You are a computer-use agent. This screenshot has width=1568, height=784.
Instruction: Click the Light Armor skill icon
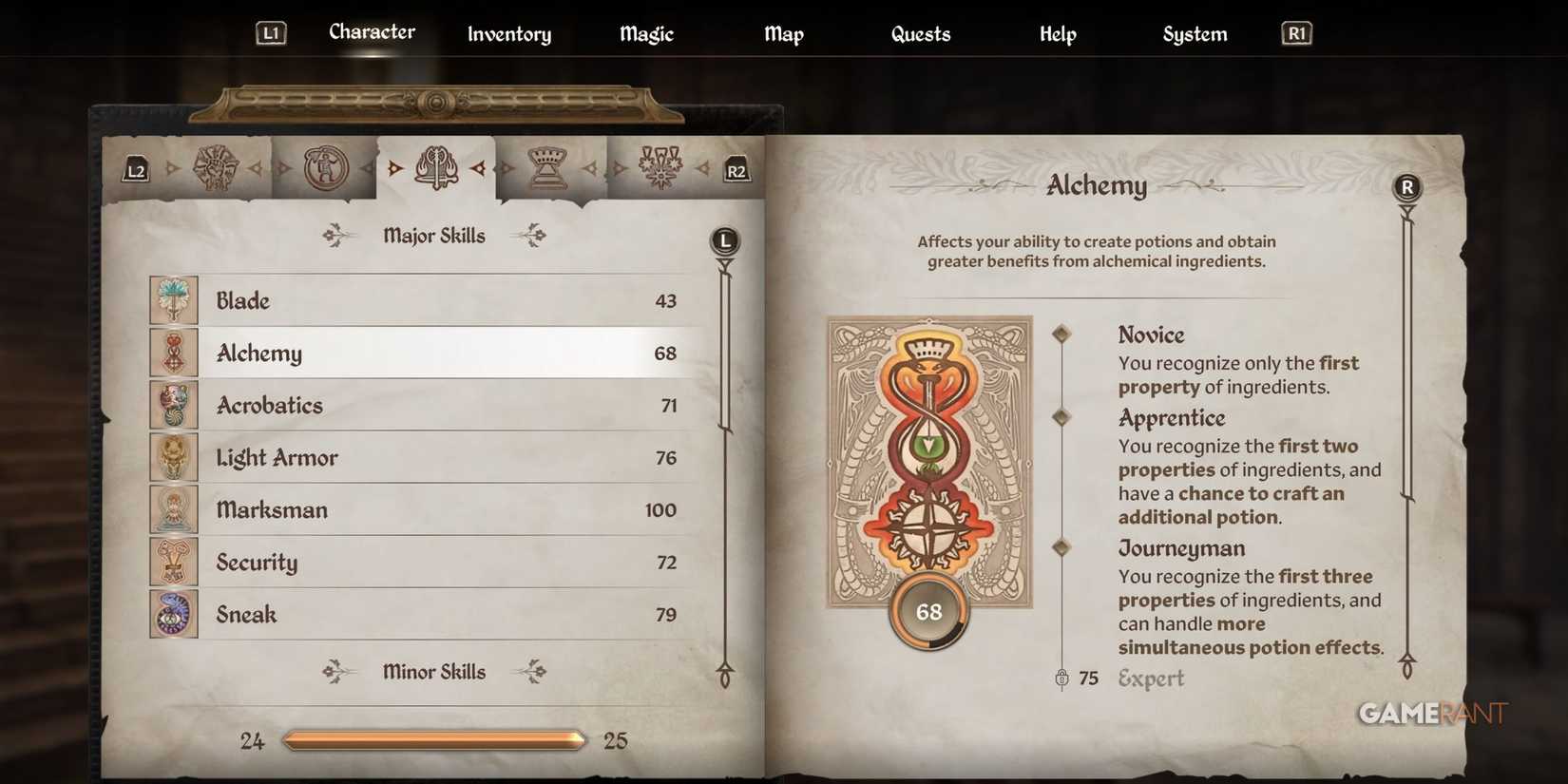pos(174,457)
